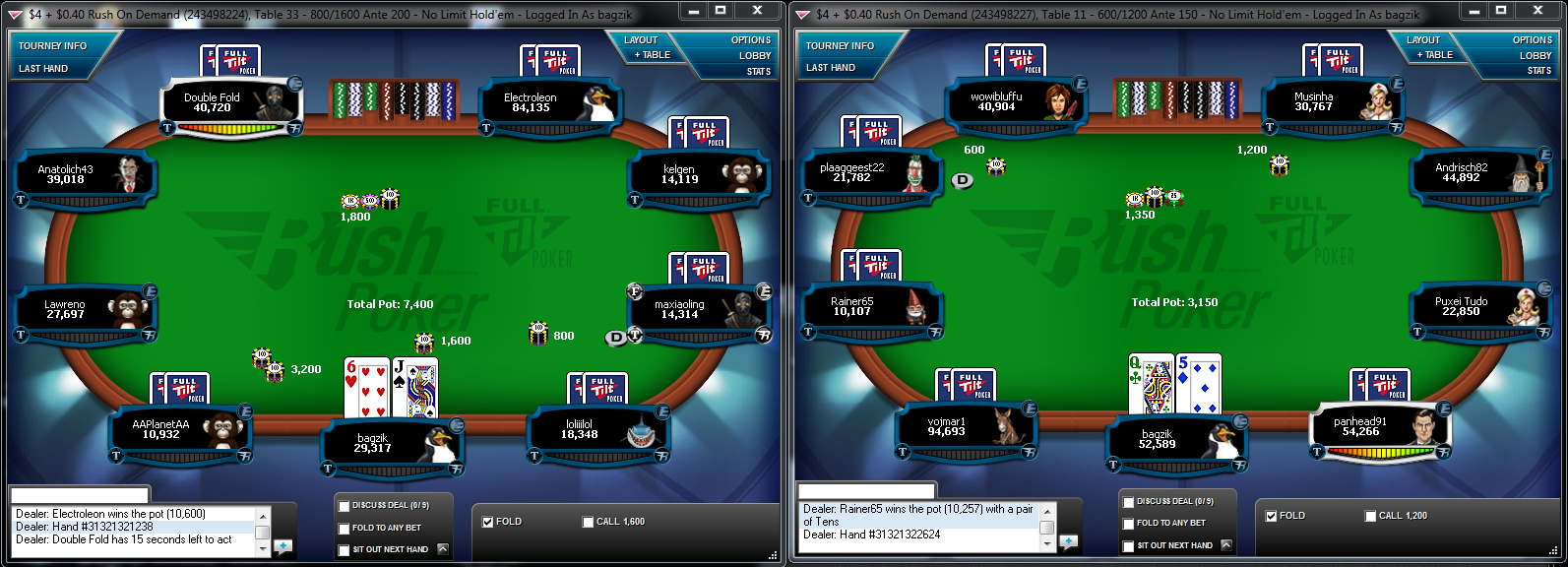Open the Options menu on Table 33
The width and height of the screenshot is (1568, 567).
[750, 40]
